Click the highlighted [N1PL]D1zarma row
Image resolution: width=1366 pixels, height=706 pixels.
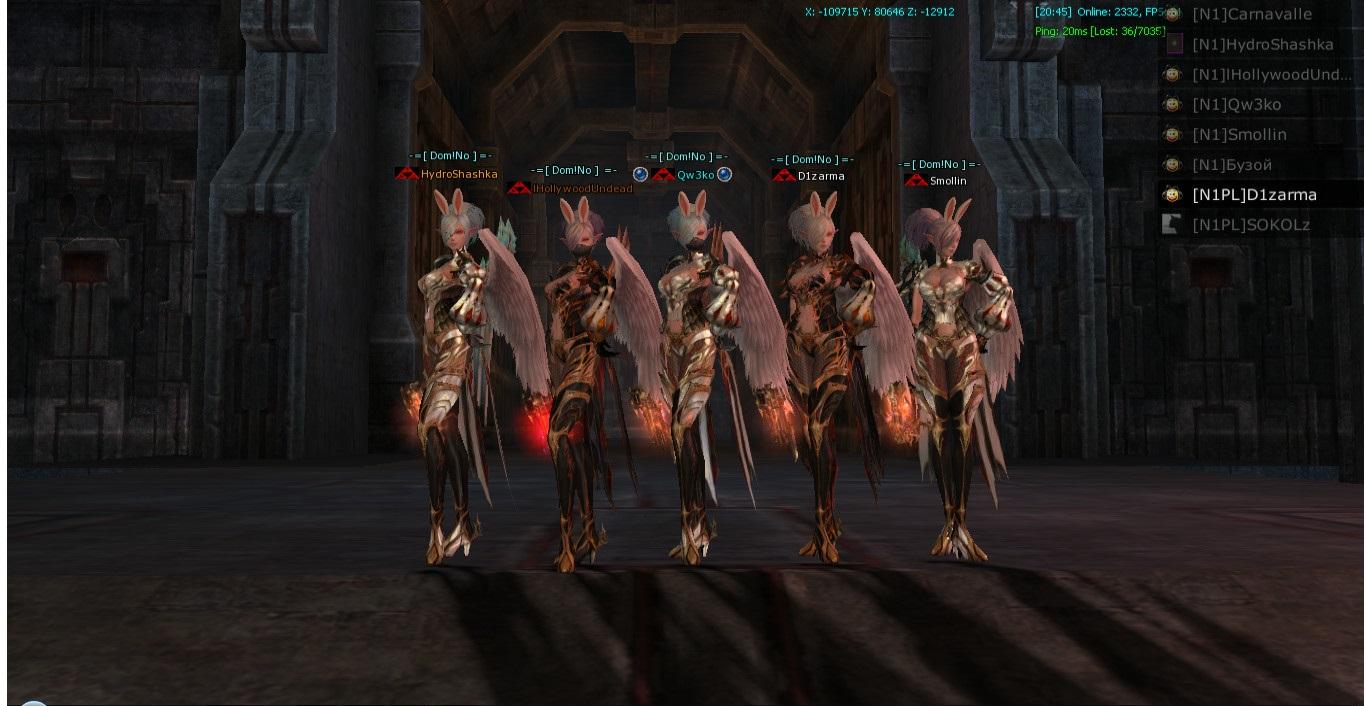[1254, 195]
